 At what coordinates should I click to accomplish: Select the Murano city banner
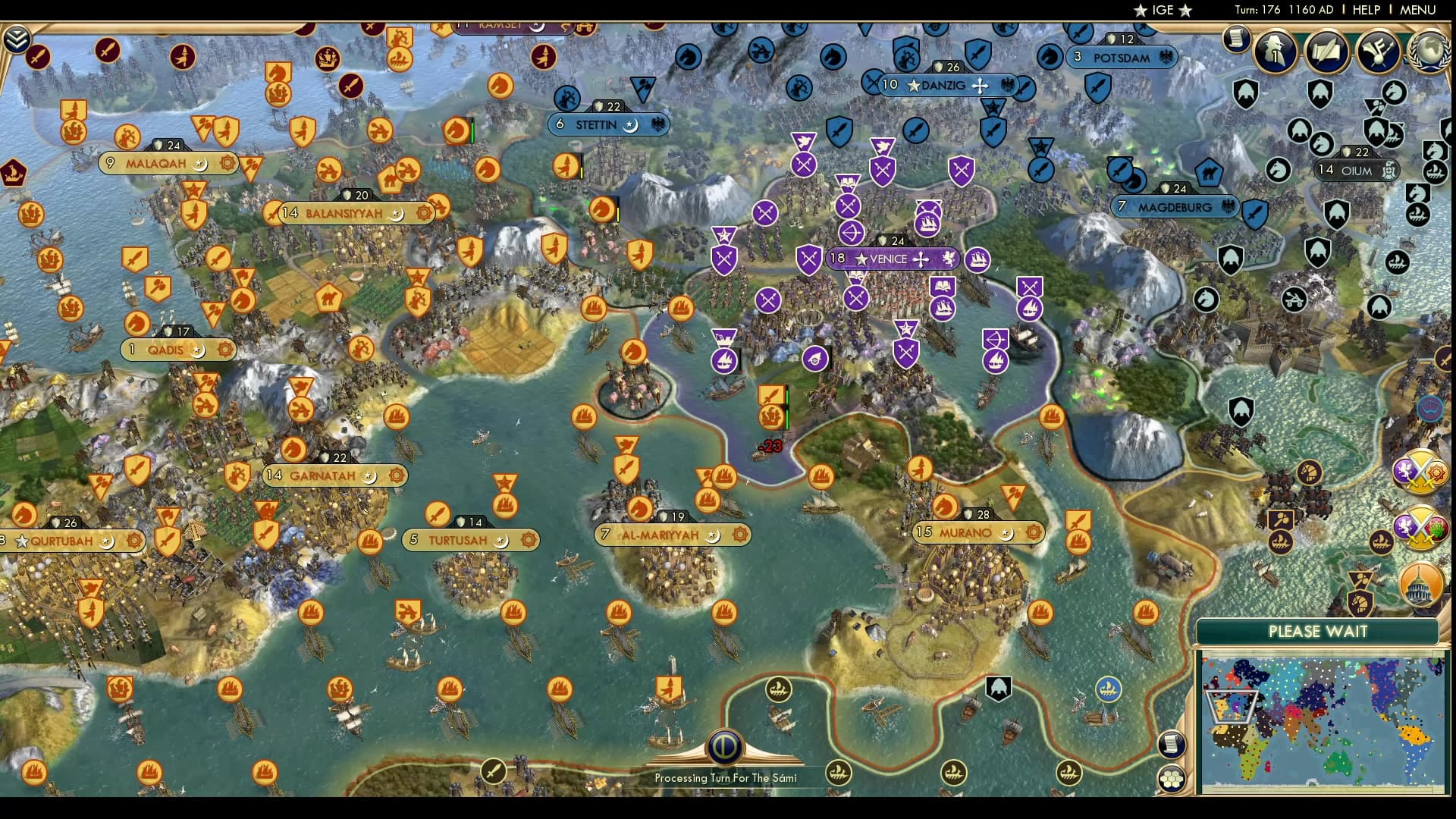[x=973, y=532]
